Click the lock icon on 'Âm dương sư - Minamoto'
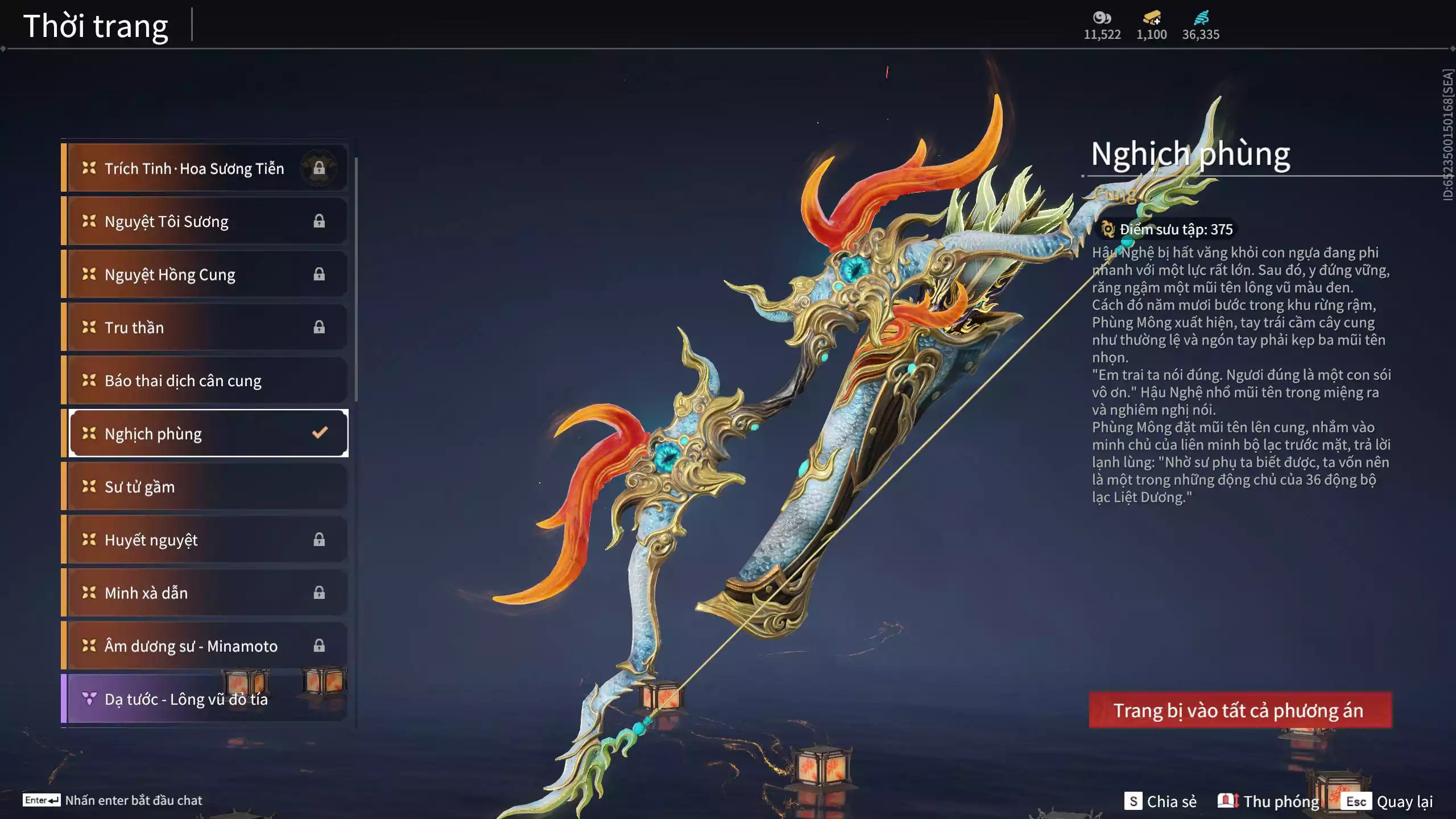The width and height of the screenshot is (1456, 819). point(319,646)
